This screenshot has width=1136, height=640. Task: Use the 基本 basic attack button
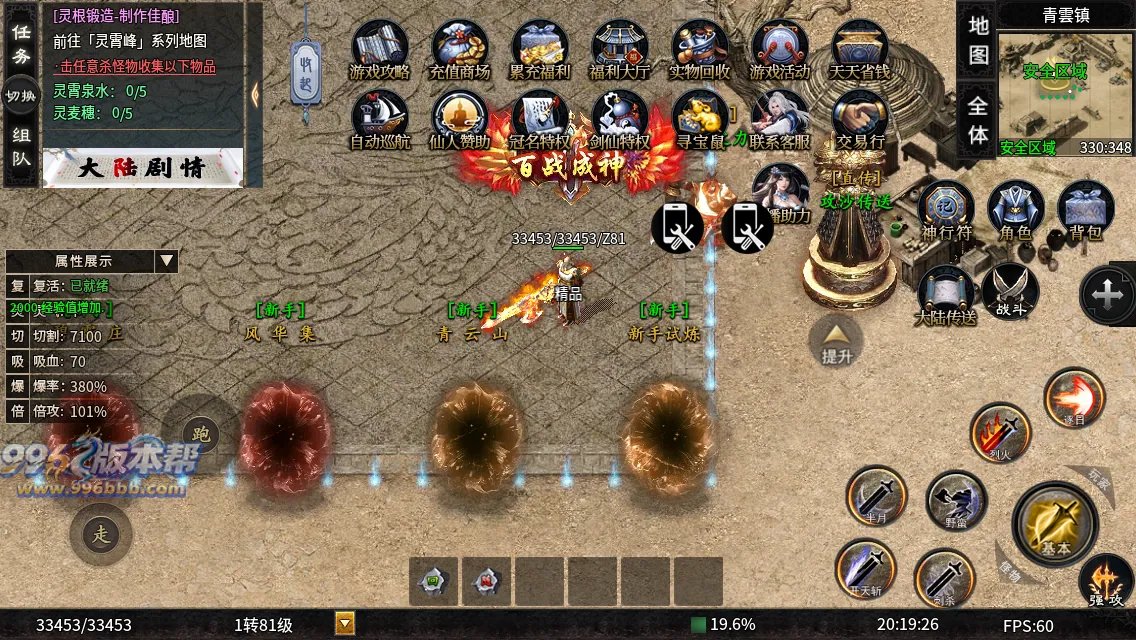click(1056, 522)
